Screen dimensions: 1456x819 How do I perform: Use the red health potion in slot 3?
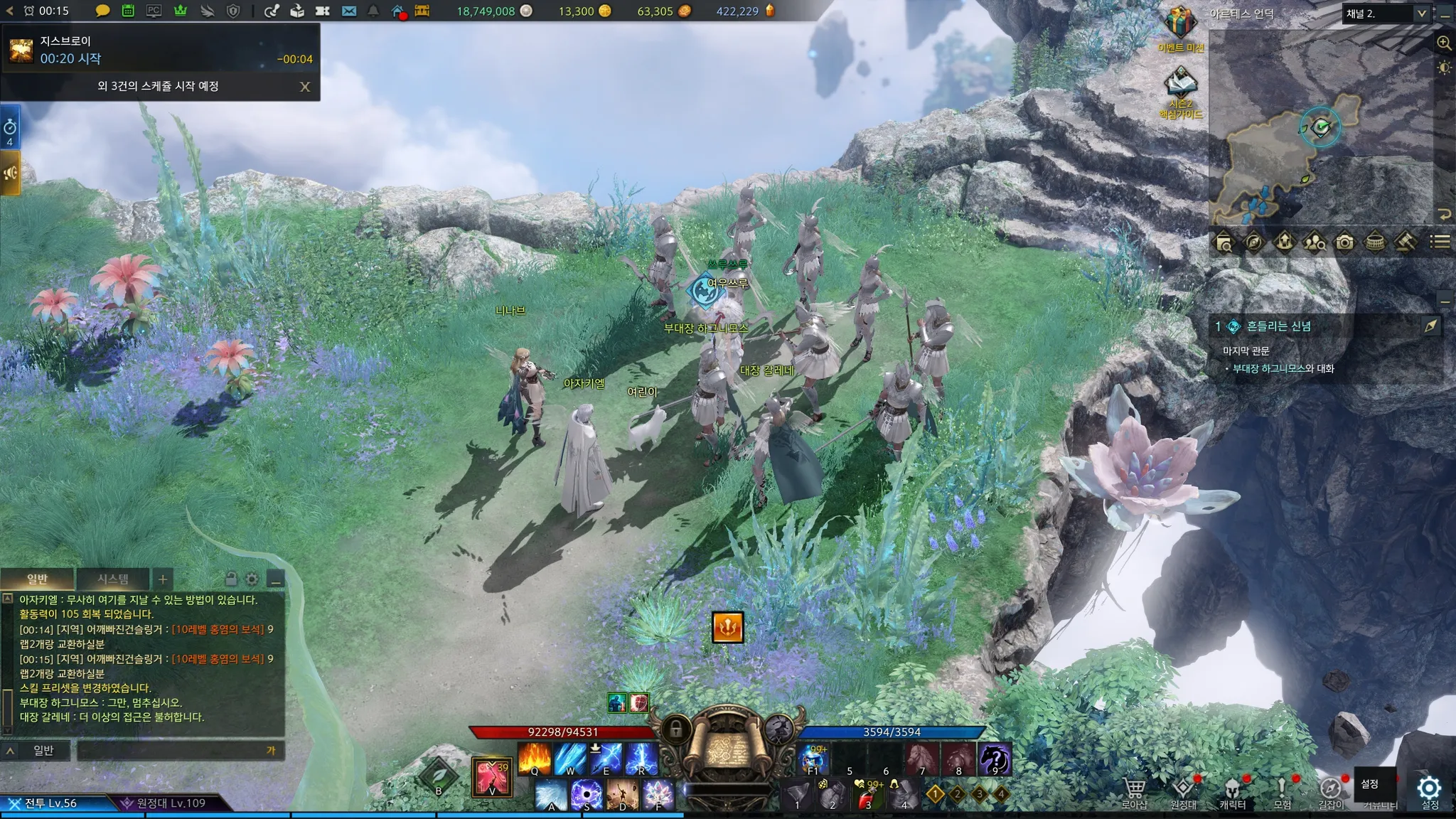tap(868, 793)
